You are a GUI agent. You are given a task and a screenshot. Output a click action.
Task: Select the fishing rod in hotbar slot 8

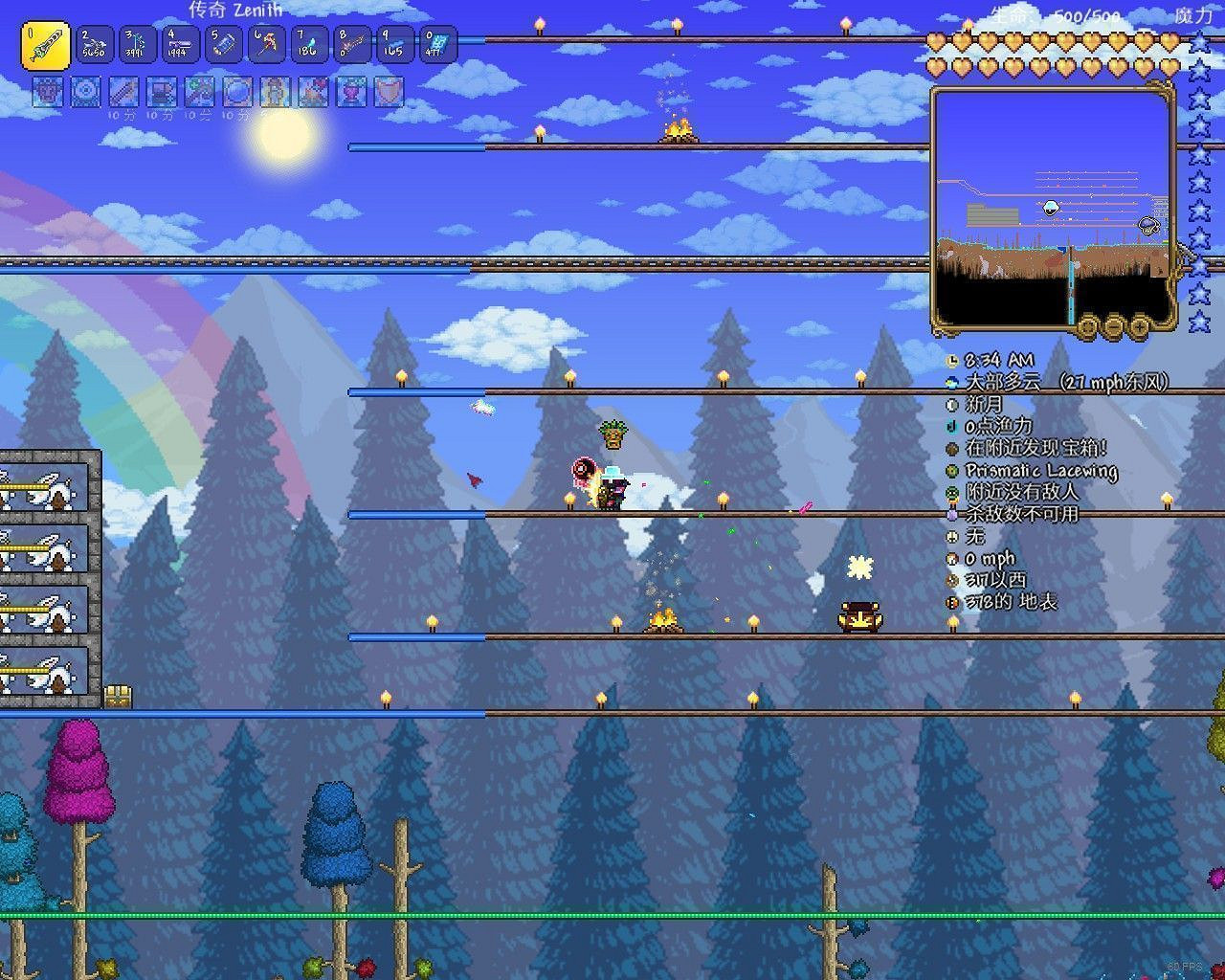[x=350, y=43]
